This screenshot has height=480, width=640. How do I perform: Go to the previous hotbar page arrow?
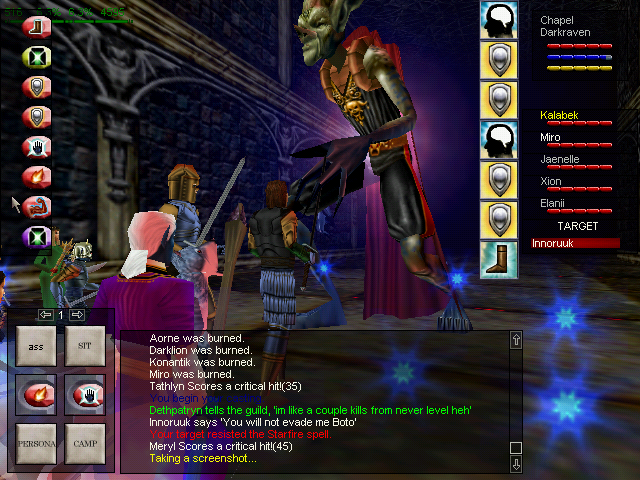click(x=45, y=315)
